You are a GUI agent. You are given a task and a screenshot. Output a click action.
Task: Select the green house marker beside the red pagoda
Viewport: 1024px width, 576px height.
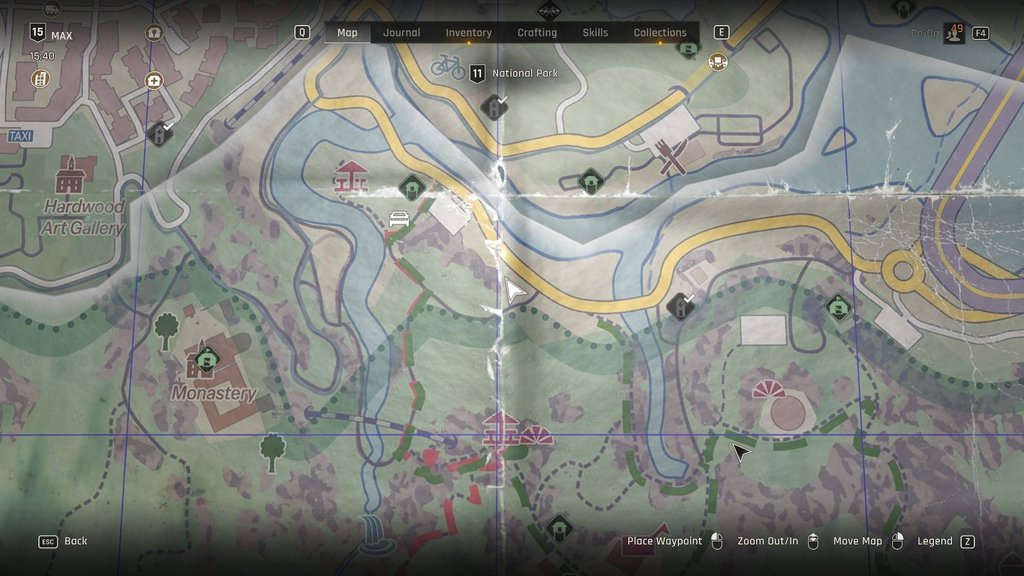click(x=410, y=186)
